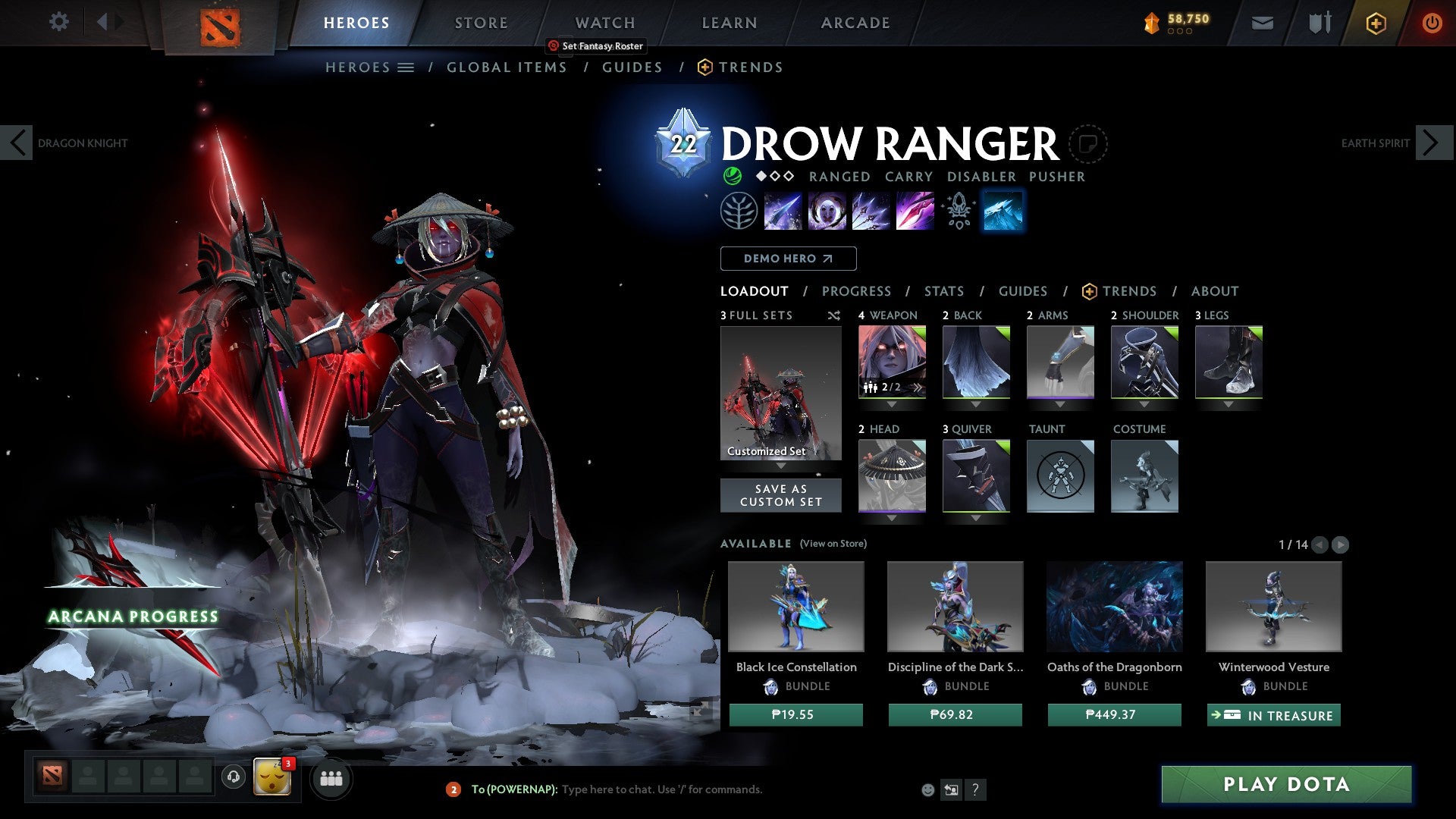Click the DEMO HERO button
This screenshot has width=1456, height=819.
coord(788,258)
